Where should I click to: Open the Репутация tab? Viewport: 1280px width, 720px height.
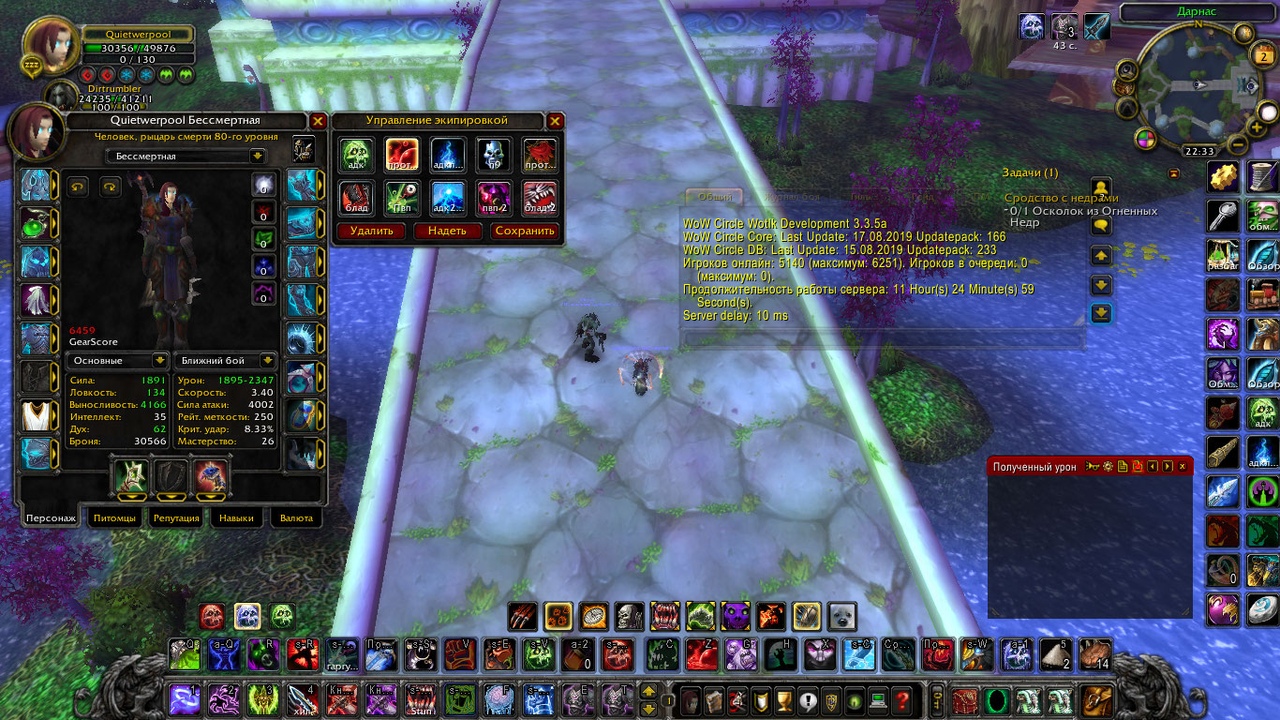click(x=176, y=518)
